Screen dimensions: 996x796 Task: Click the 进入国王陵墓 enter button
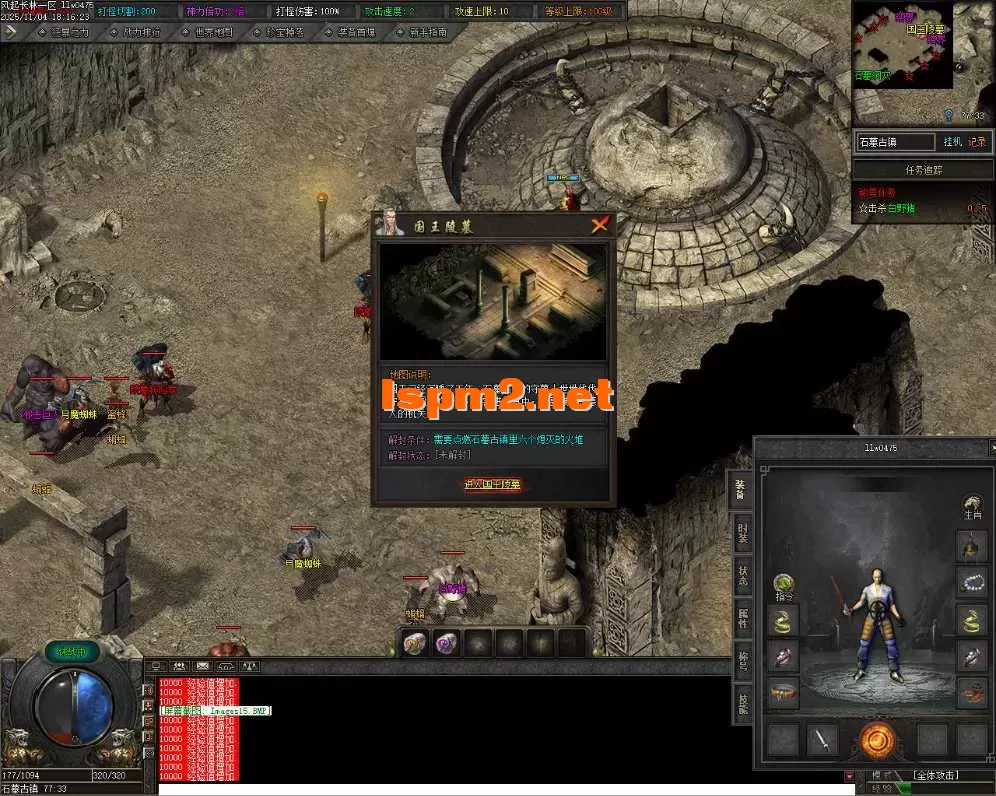click(x=492, y=485)
